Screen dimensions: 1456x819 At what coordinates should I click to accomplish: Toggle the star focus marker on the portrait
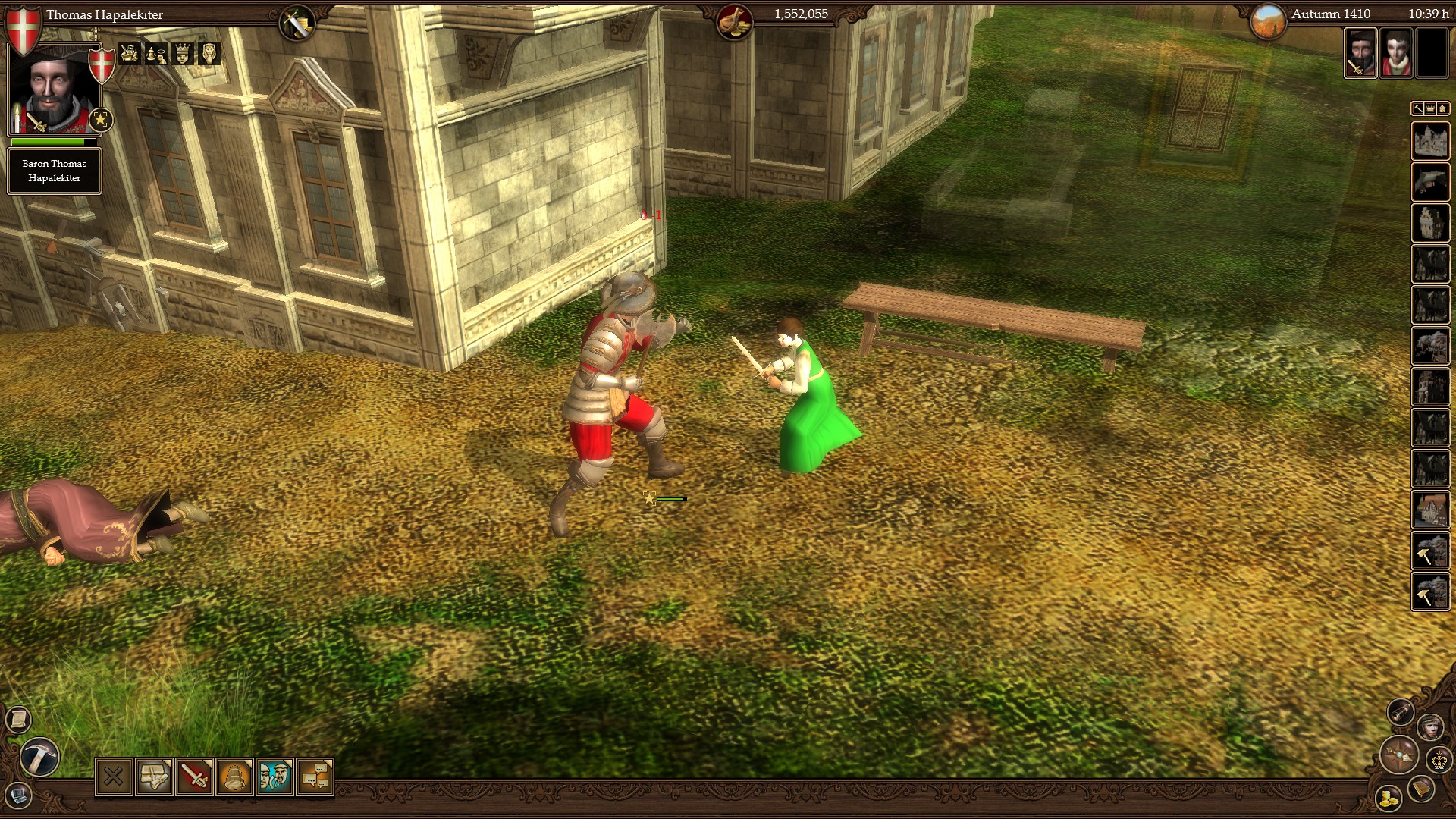point(100,121)
